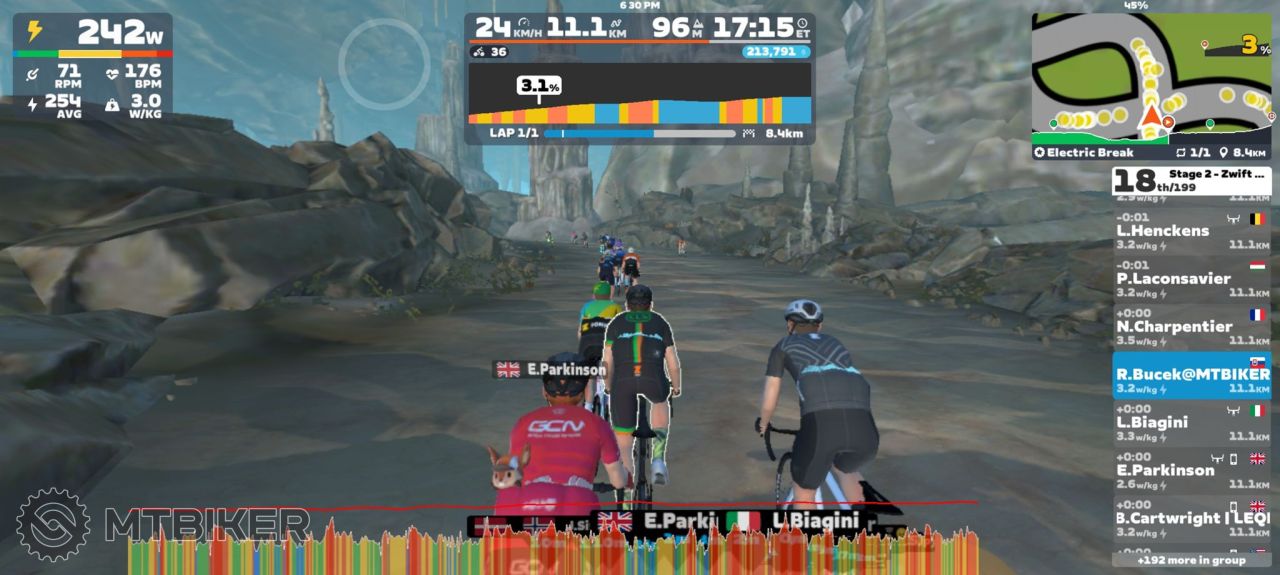
Task: Select the highlighted R.Bucek@MTBIKER row
Action: click(x=1191, y=376)
